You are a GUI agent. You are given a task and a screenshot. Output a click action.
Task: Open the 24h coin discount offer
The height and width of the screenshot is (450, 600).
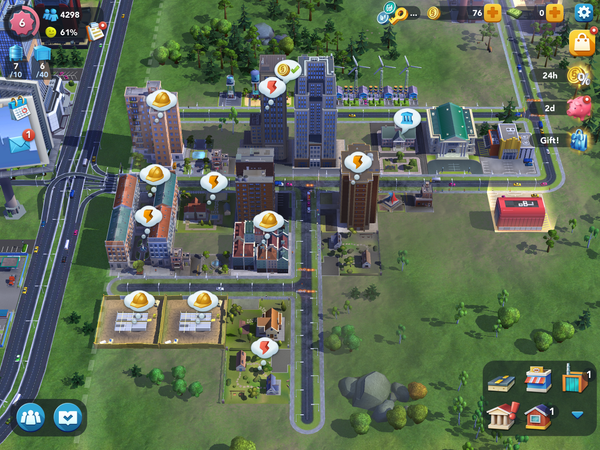coord(577,75)
